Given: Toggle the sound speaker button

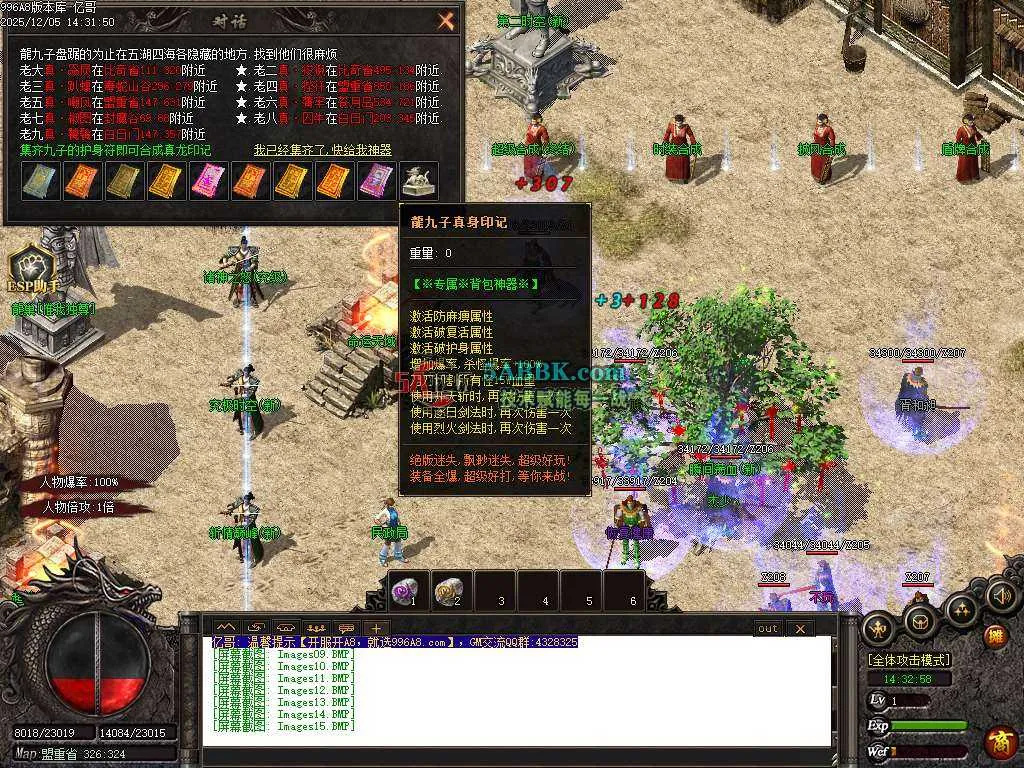Looking at the screenshot, I should point(1001,596).
